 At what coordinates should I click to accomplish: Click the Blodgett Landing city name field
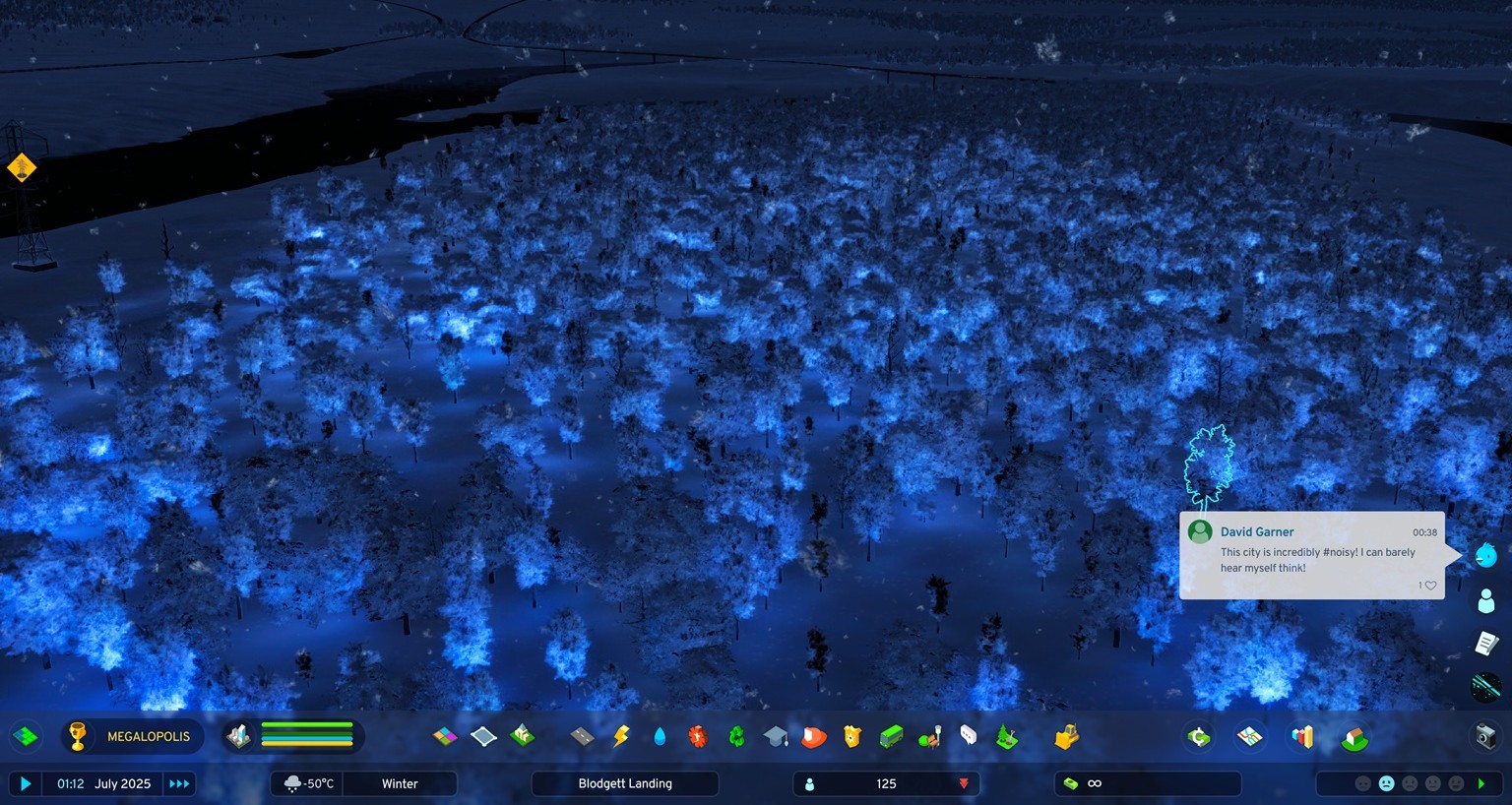(625, 783)
